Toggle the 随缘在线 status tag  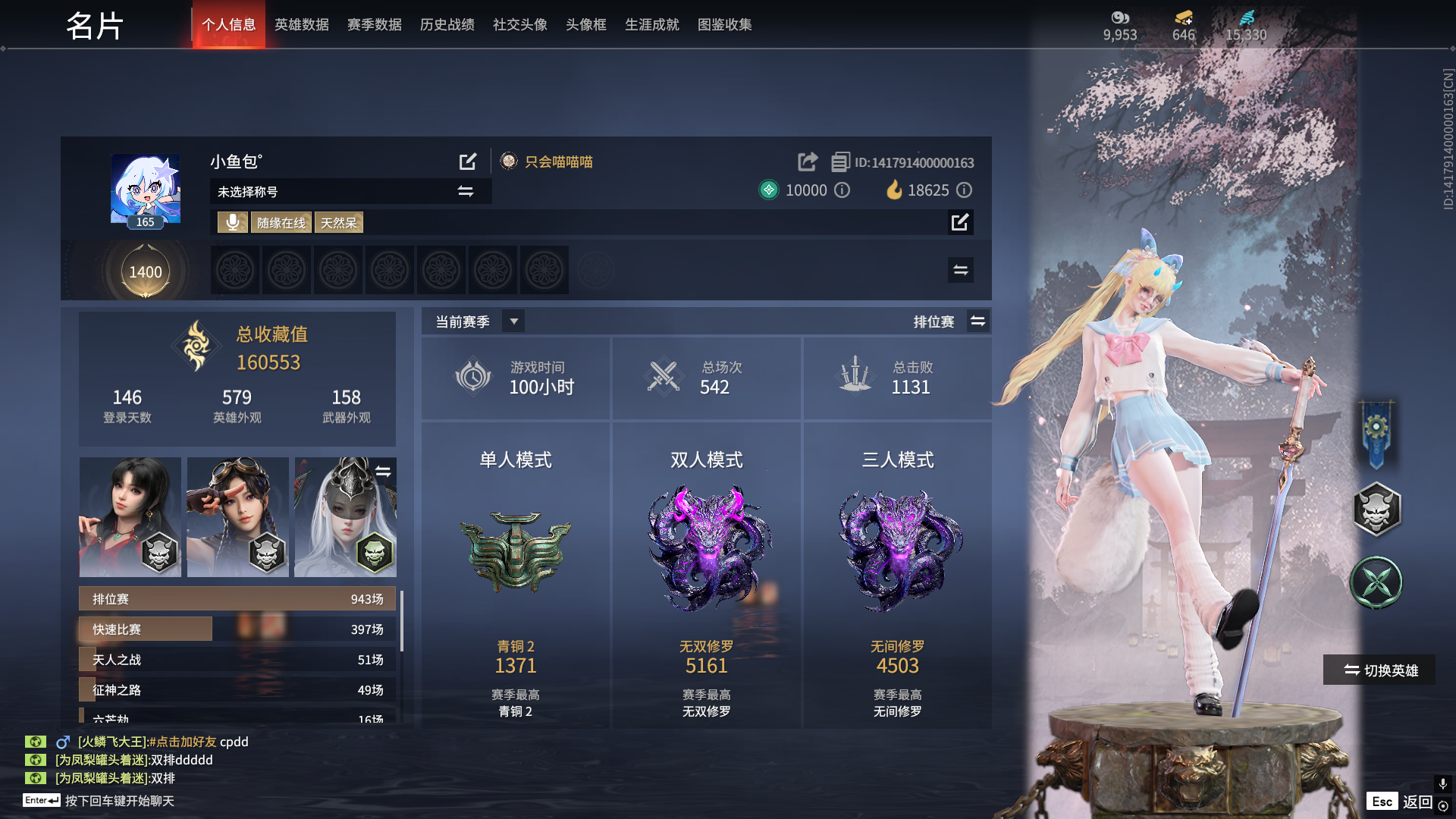click(x=281, y=222)
